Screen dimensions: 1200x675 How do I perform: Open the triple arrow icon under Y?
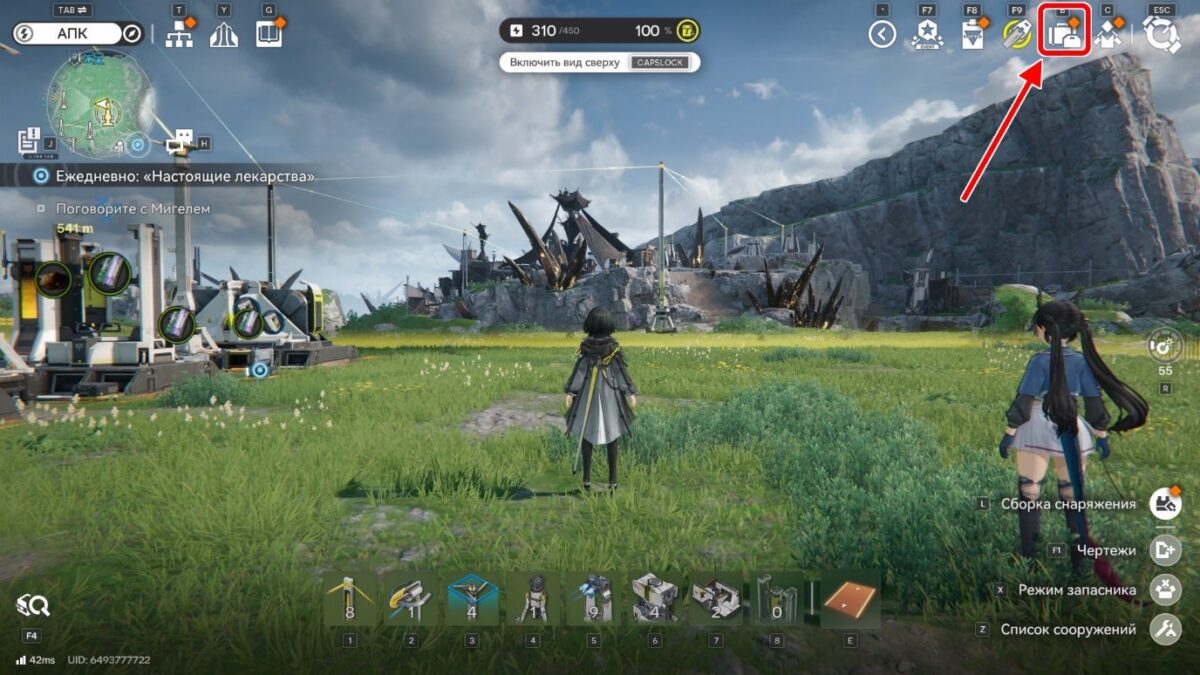(224, 35)
